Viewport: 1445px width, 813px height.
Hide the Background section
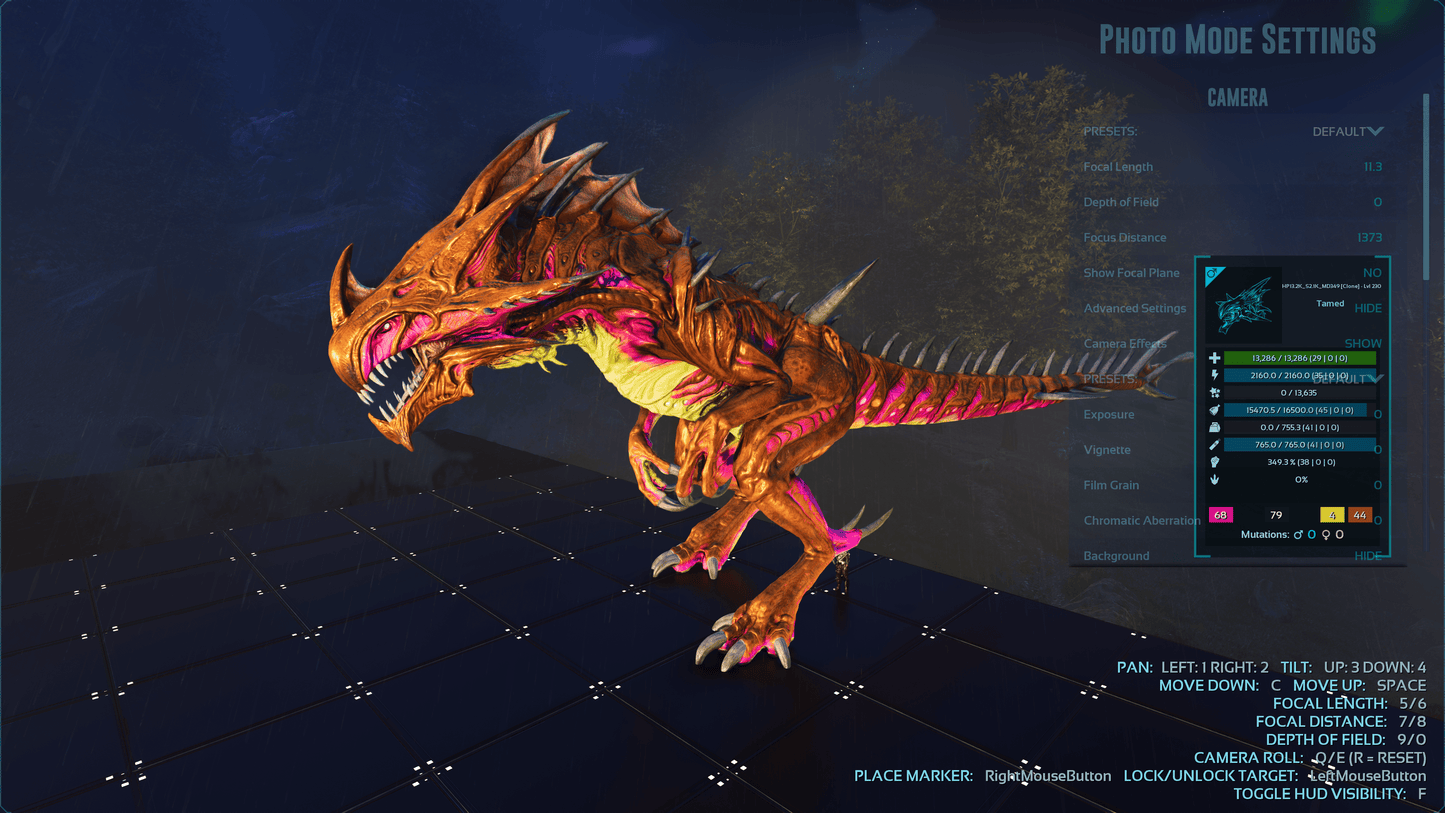(x=1367, y=556)
